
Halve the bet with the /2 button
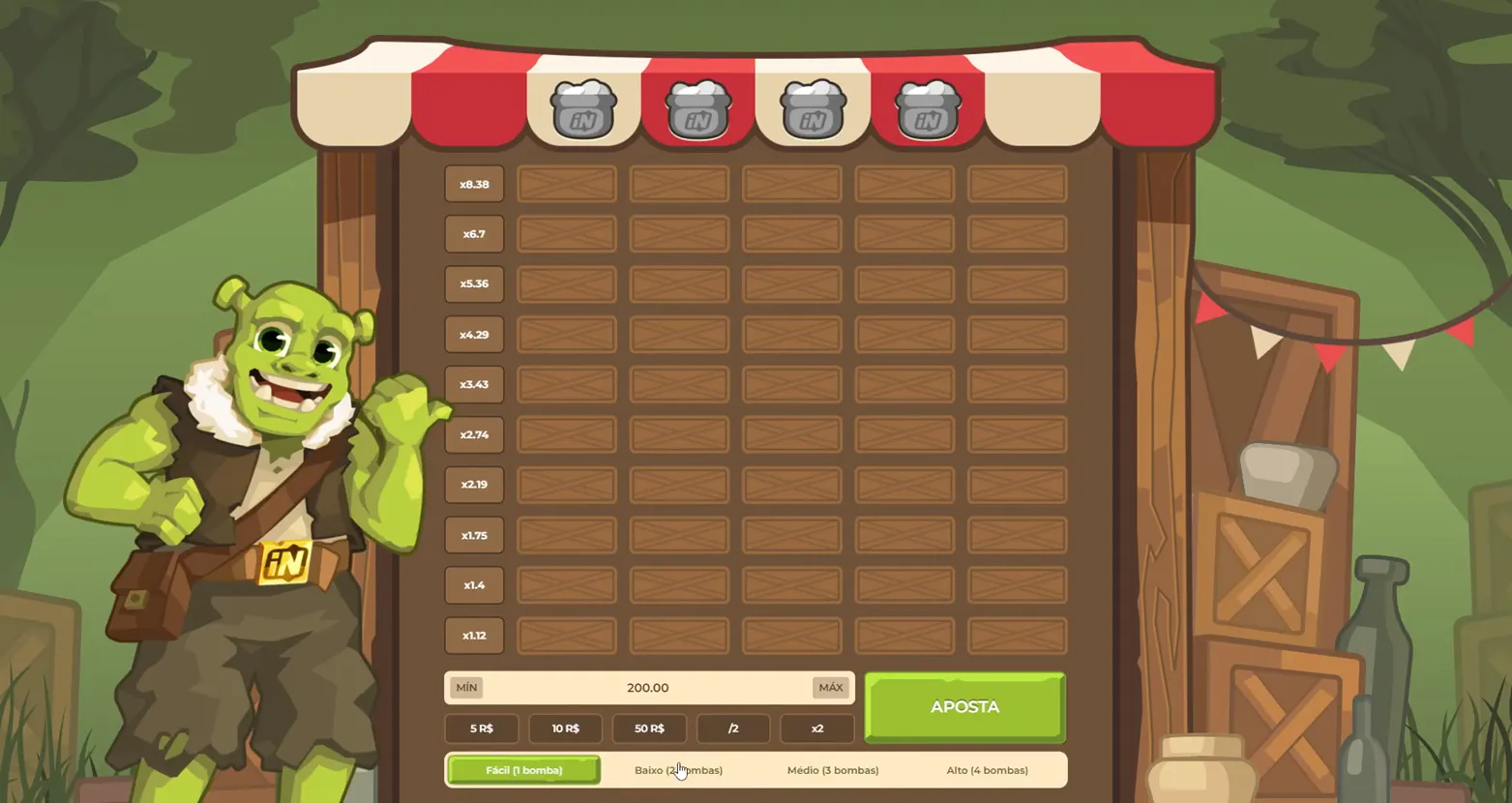pyautogui.click(x=733, y=729)
